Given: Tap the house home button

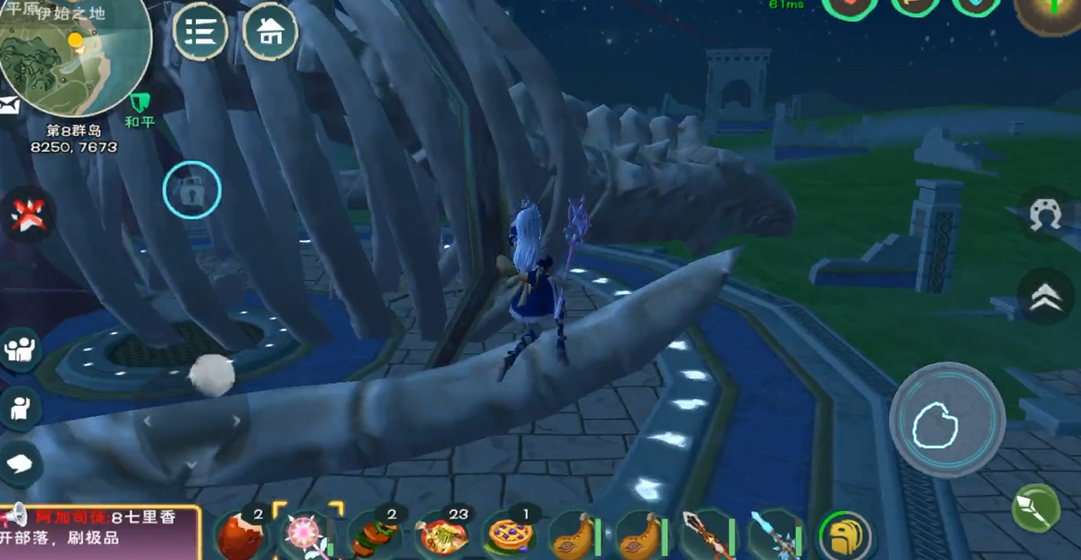Looking at the screenshot, I should click(x=270, y=32).
